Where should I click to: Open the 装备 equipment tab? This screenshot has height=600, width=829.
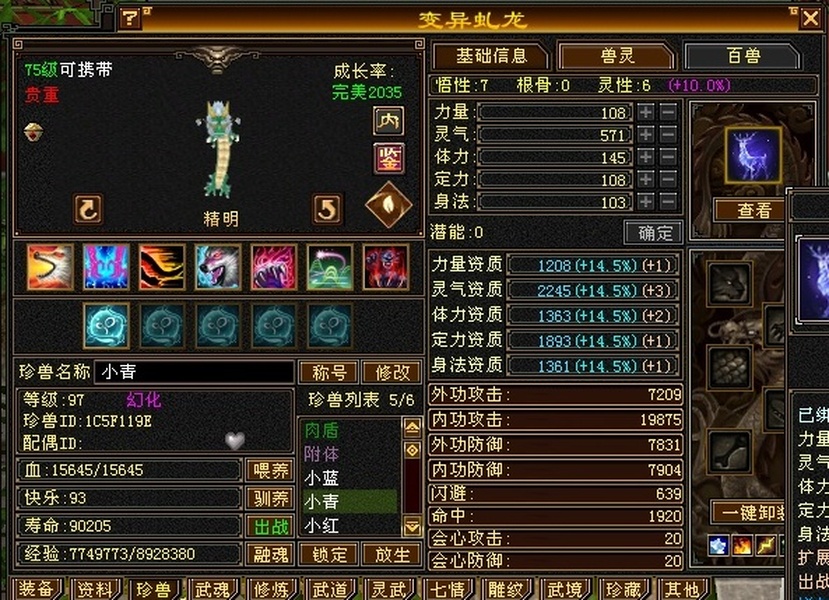[36, 589]
